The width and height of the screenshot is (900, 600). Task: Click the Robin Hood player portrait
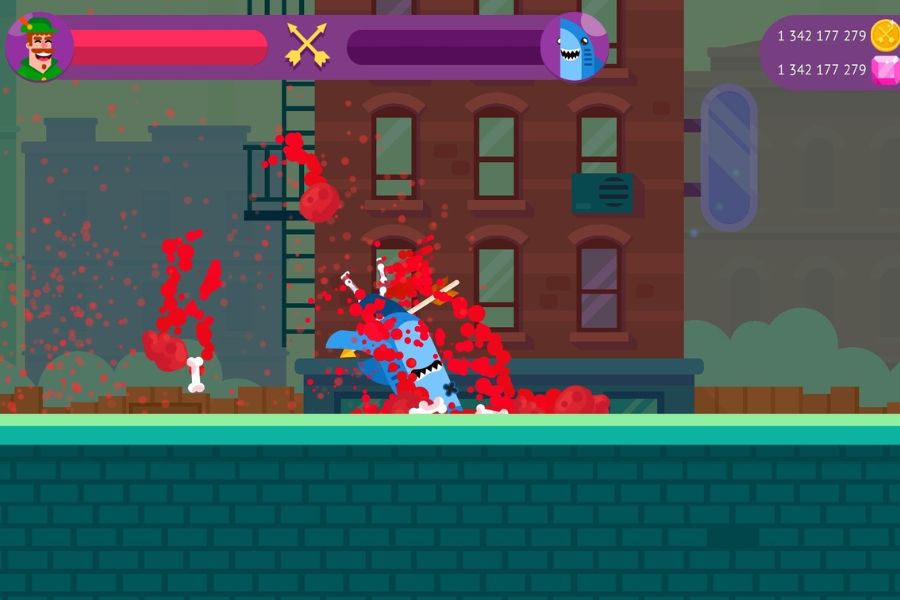(x=39, y=47)
